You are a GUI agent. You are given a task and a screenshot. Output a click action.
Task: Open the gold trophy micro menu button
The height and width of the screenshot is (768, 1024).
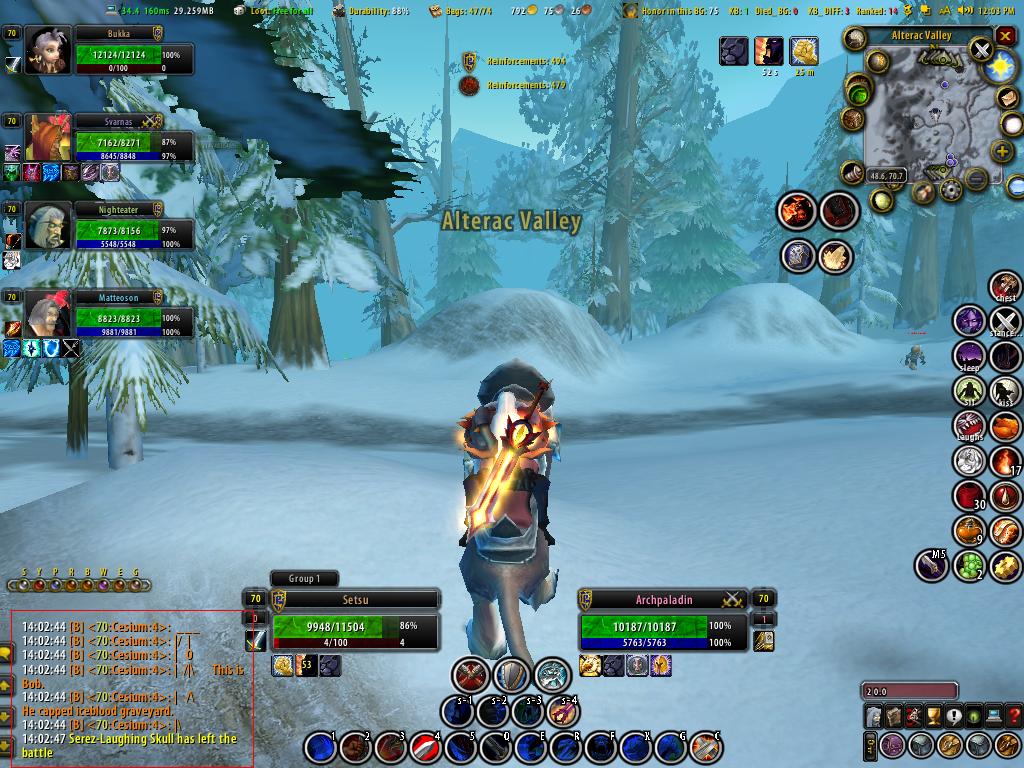point(933,716)
